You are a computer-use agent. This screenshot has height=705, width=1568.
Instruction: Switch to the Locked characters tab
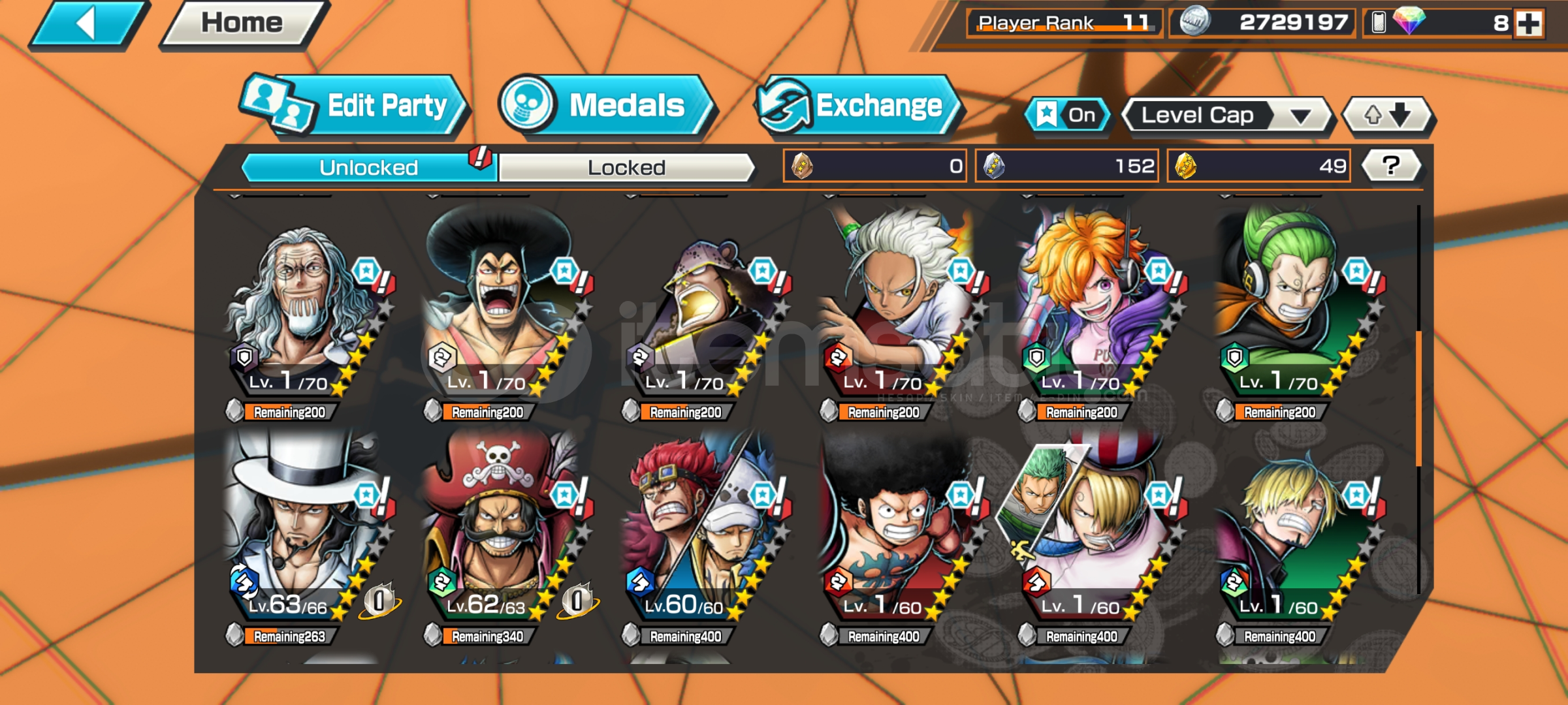(626, 168)
